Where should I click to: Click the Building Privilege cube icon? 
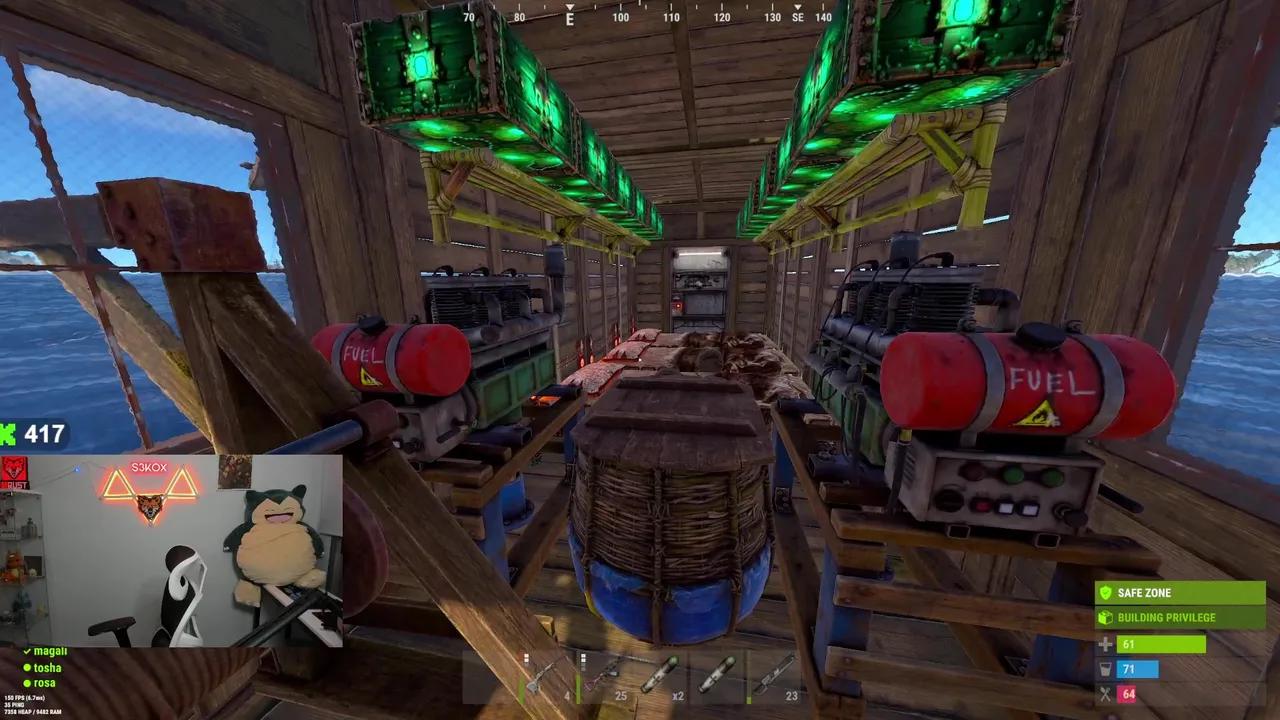[x=1105, y=617]
